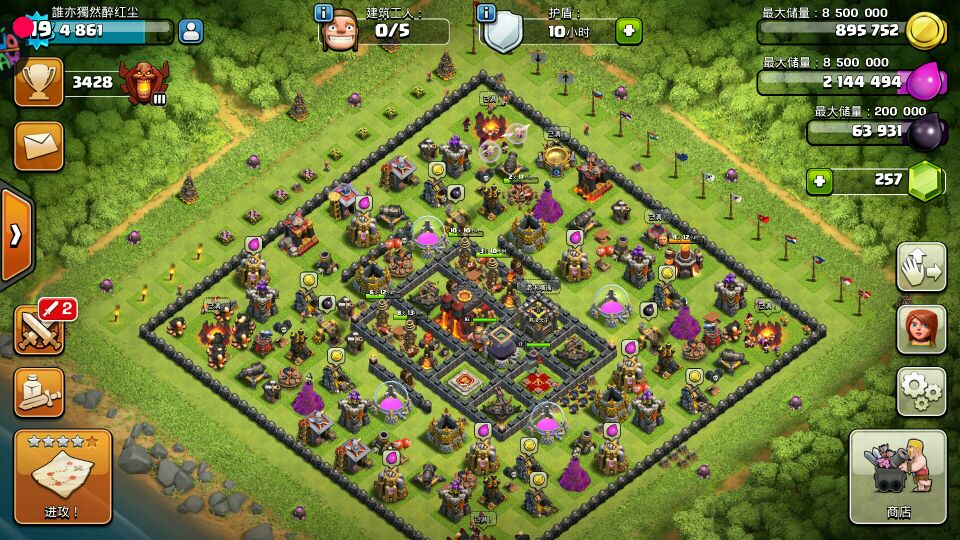
Task: Tap the builder face icon
Action: click(x=341, y=31)
